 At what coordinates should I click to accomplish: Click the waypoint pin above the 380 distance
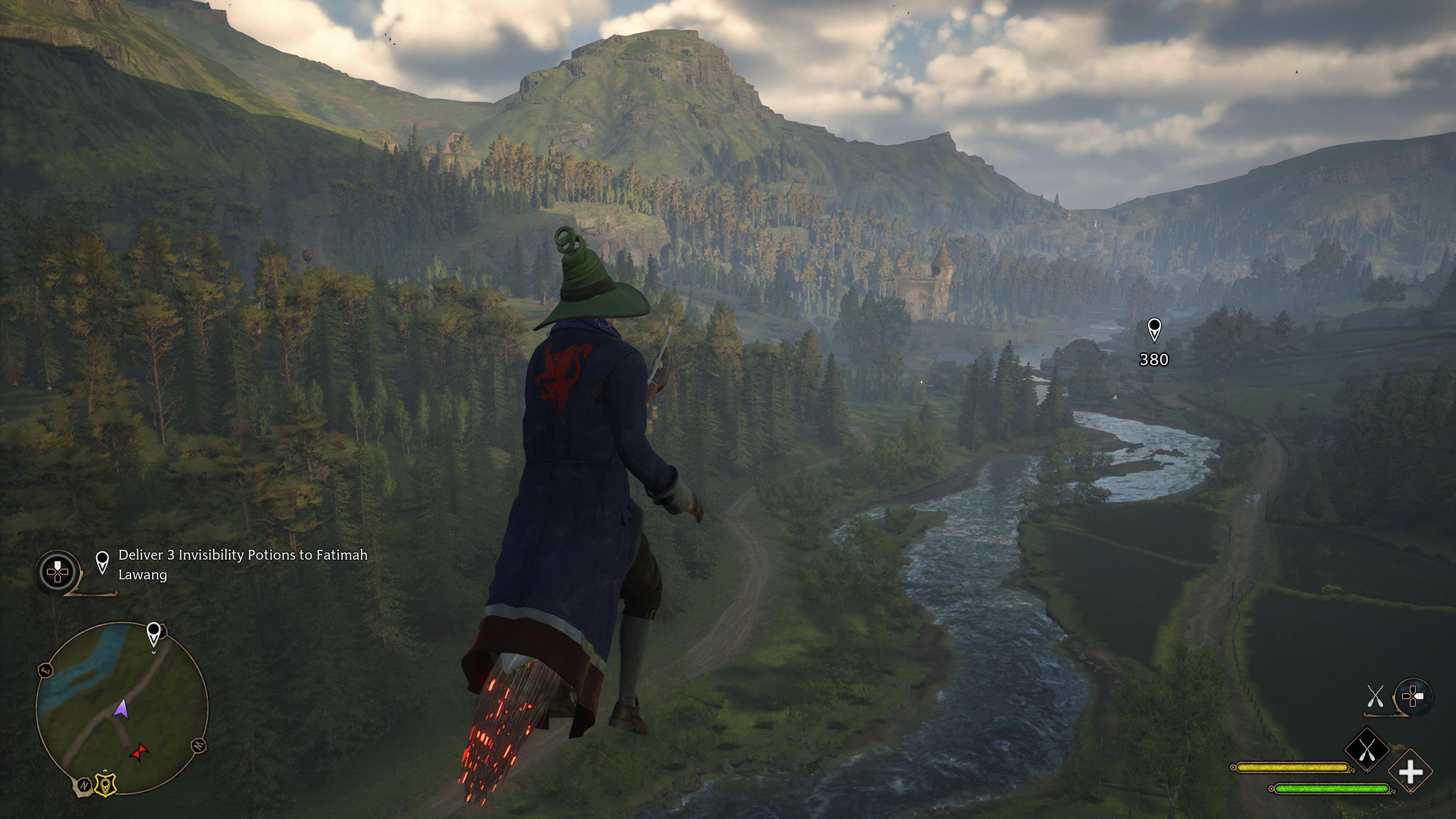(1153, 329)
